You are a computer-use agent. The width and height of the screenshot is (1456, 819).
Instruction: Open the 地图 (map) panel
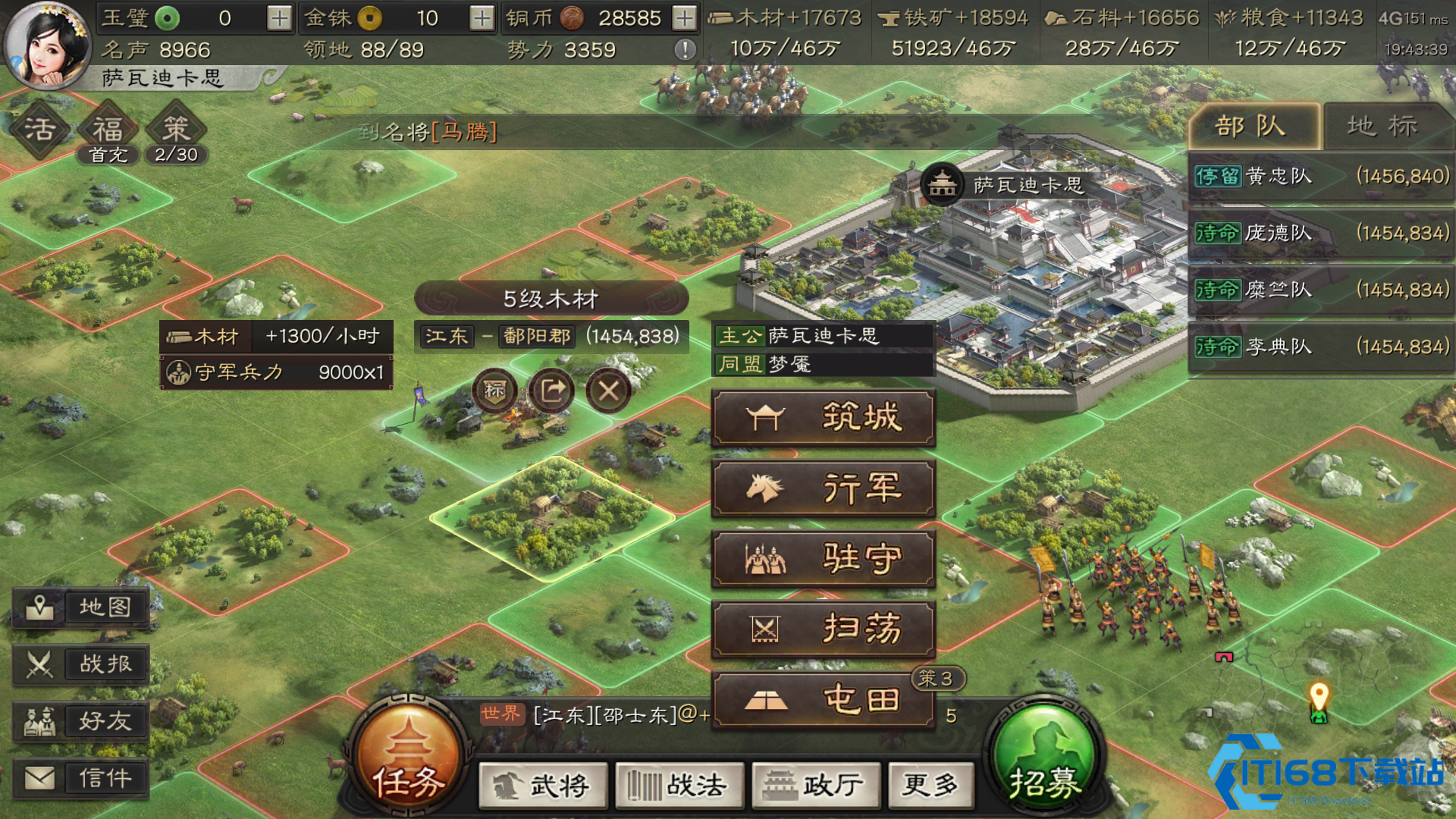pos(80,607)
